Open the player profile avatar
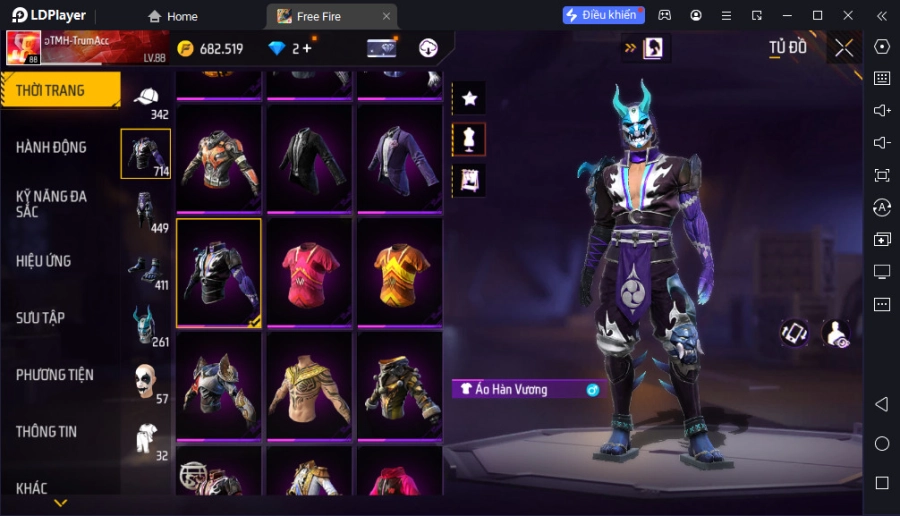Image resolution: width=900 pixels, height=516 pixels. pyautogui.click(x=23, y=47)
